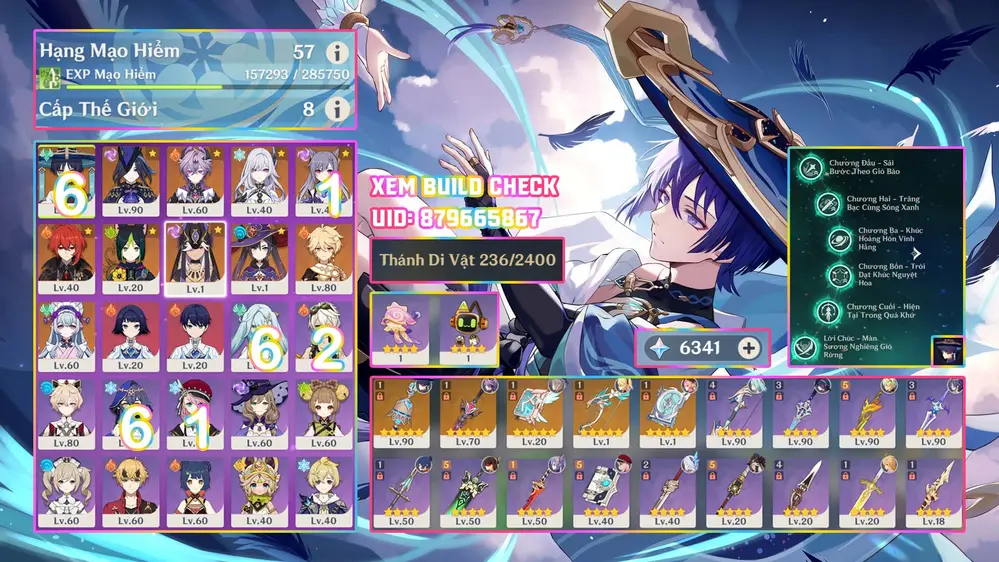Select the blond Traveler at Lv.80
This screenshot has height=562, width=999.
pyautogui.click(x=322, y=258)
